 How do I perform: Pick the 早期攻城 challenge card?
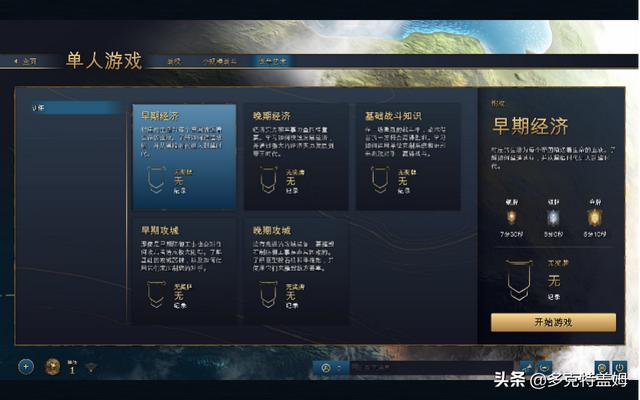184,270
